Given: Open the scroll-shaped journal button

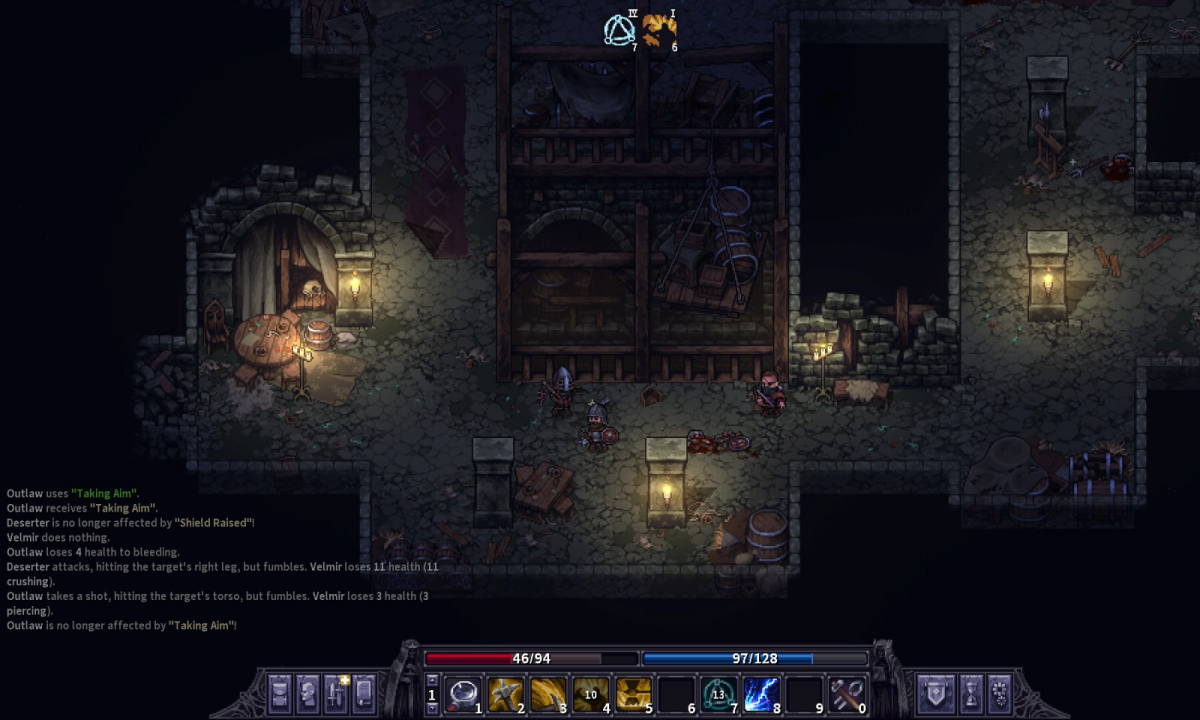Looking at the screenshot, I should point(364,692).
